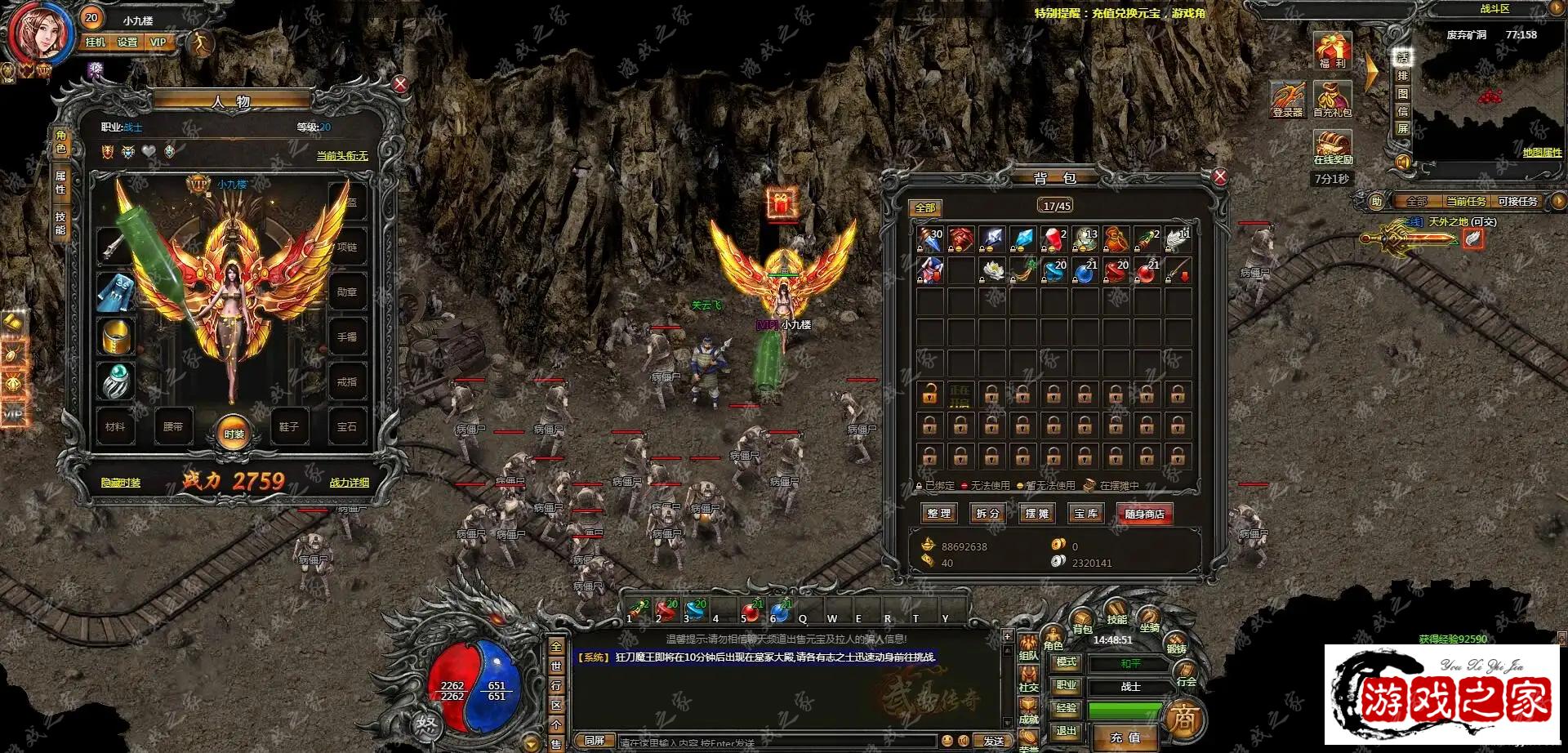The width and height of the screenshot is (1568, 753).
Task: Open the 宝库 storage
Action: (x=1086, y=513)
